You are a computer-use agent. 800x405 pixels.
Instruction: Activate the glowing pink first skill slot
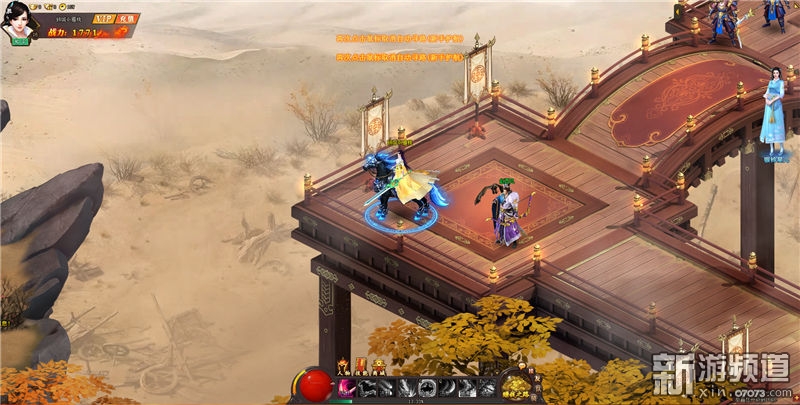347,389
